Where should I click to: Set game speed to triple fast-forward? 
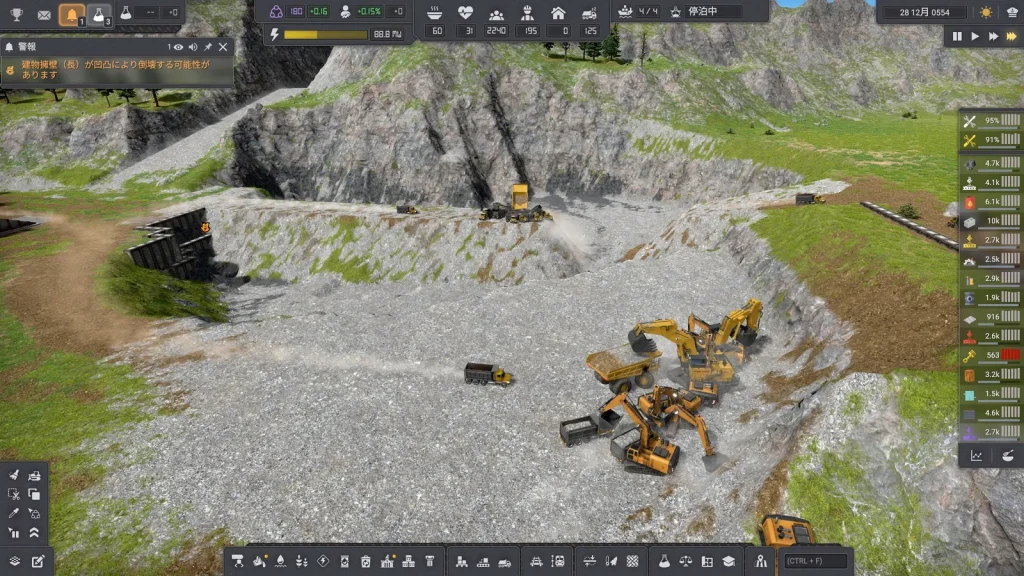[1011, 36]
